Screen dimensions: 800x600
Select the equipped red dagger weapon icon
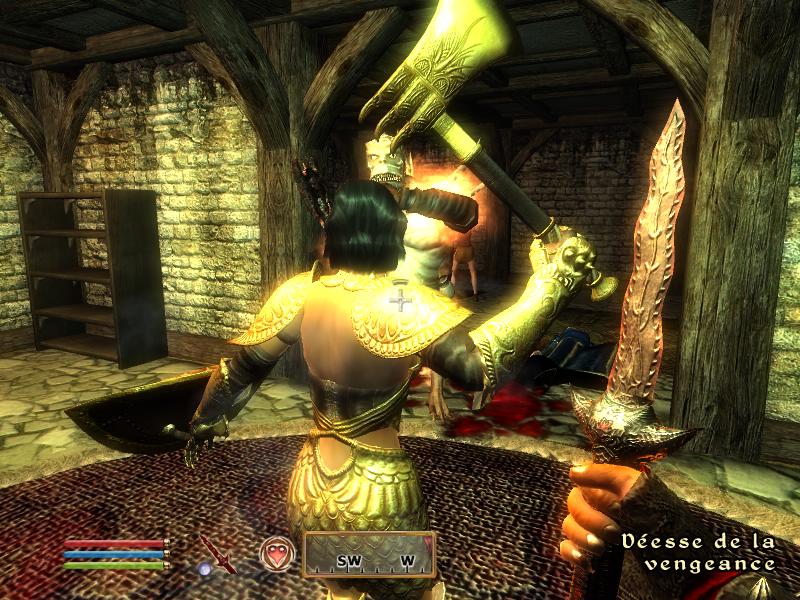(216, 553)
